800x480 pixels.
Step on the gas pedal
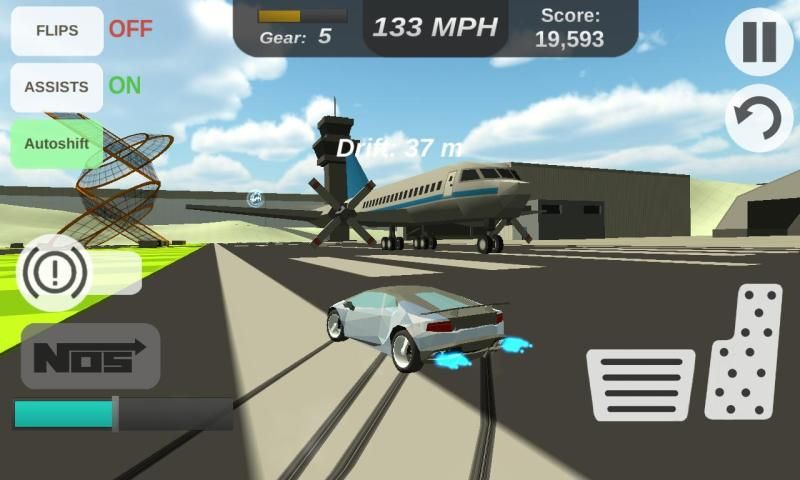tap(744, 351)
